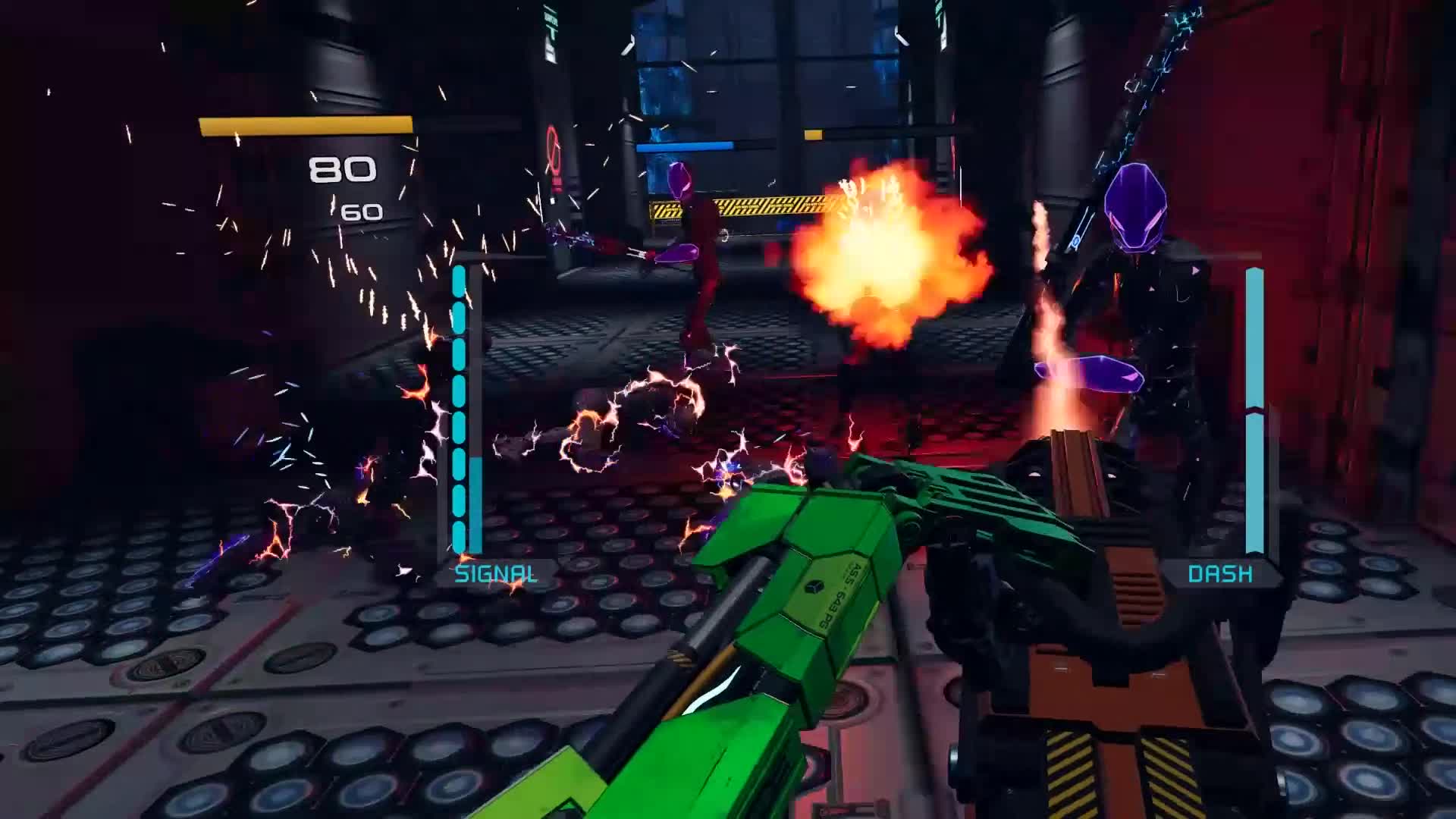The width and height of the screenshot is (1456, 819).
Task: Select the SIGNAL label text
Action: (x=497, y=574)
